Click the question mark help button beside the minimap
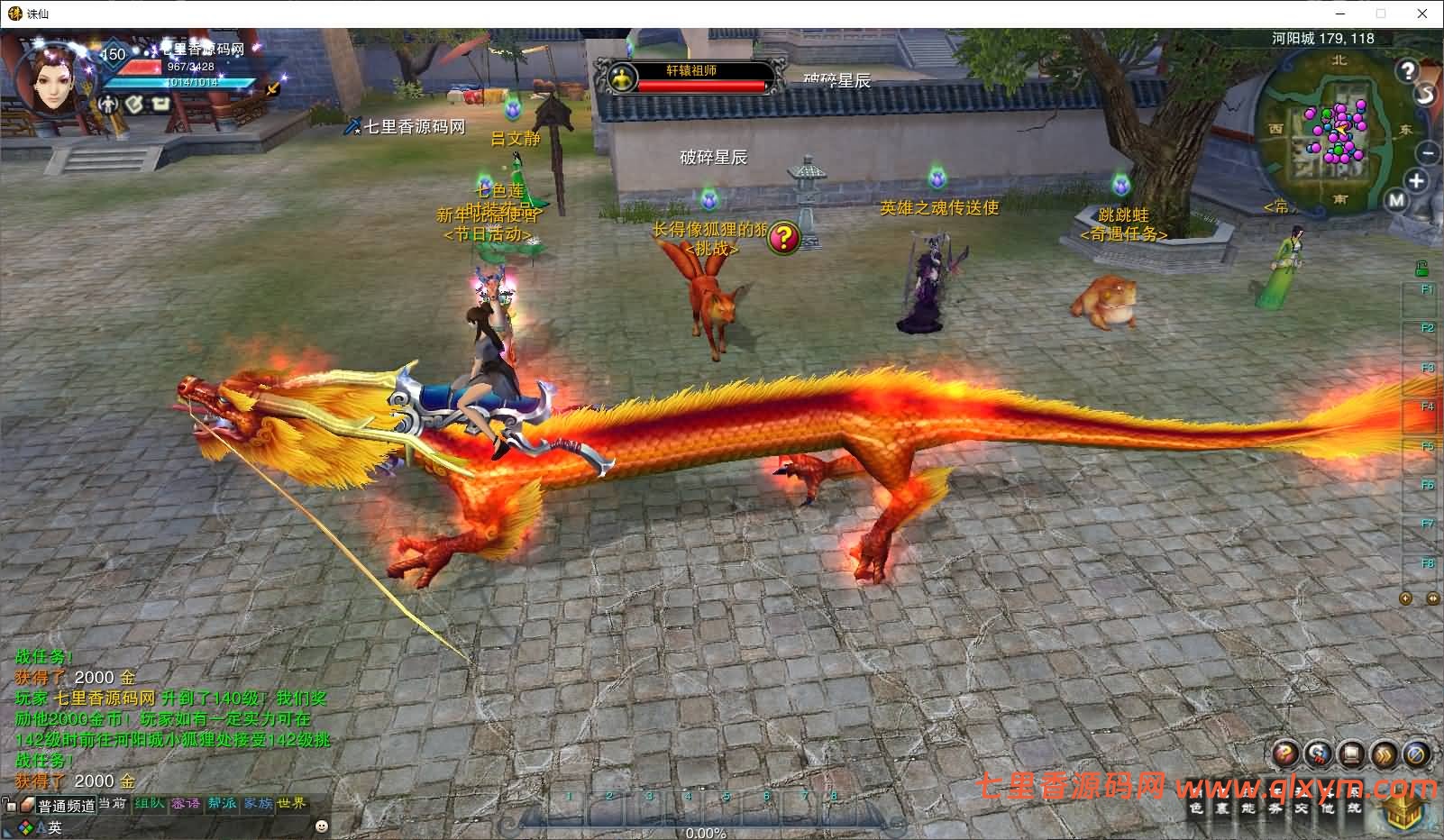This screenshot has height=840, width=1444. click(x=1408, y=70)
